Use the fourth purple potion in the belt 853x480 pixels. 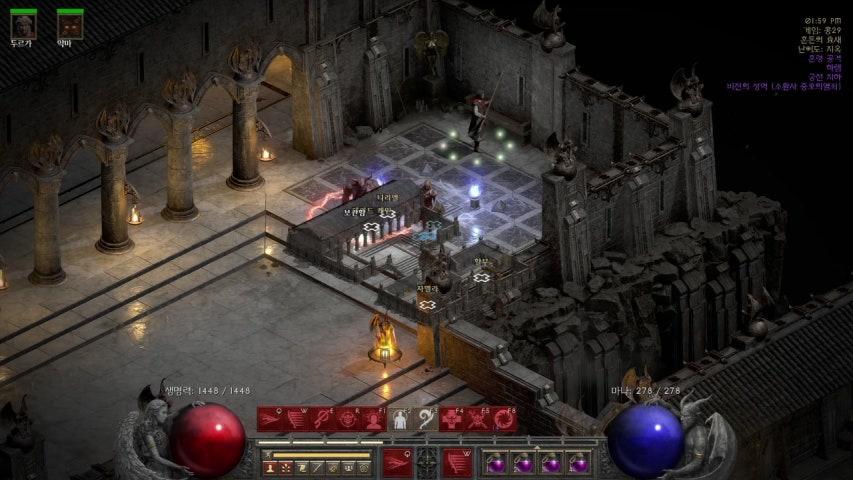click(578, 463)
